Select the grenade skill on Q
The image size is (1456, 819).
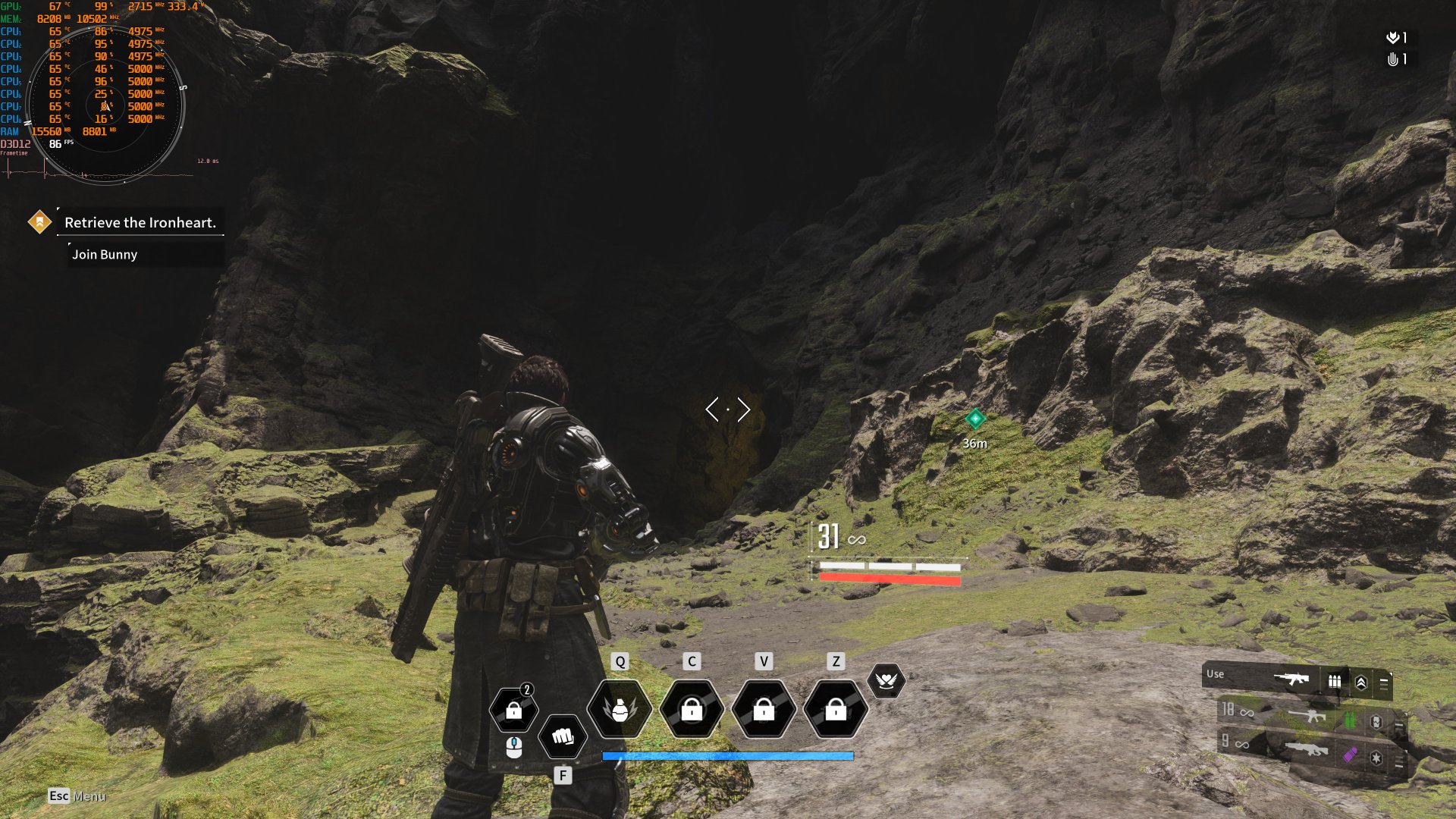621,709
